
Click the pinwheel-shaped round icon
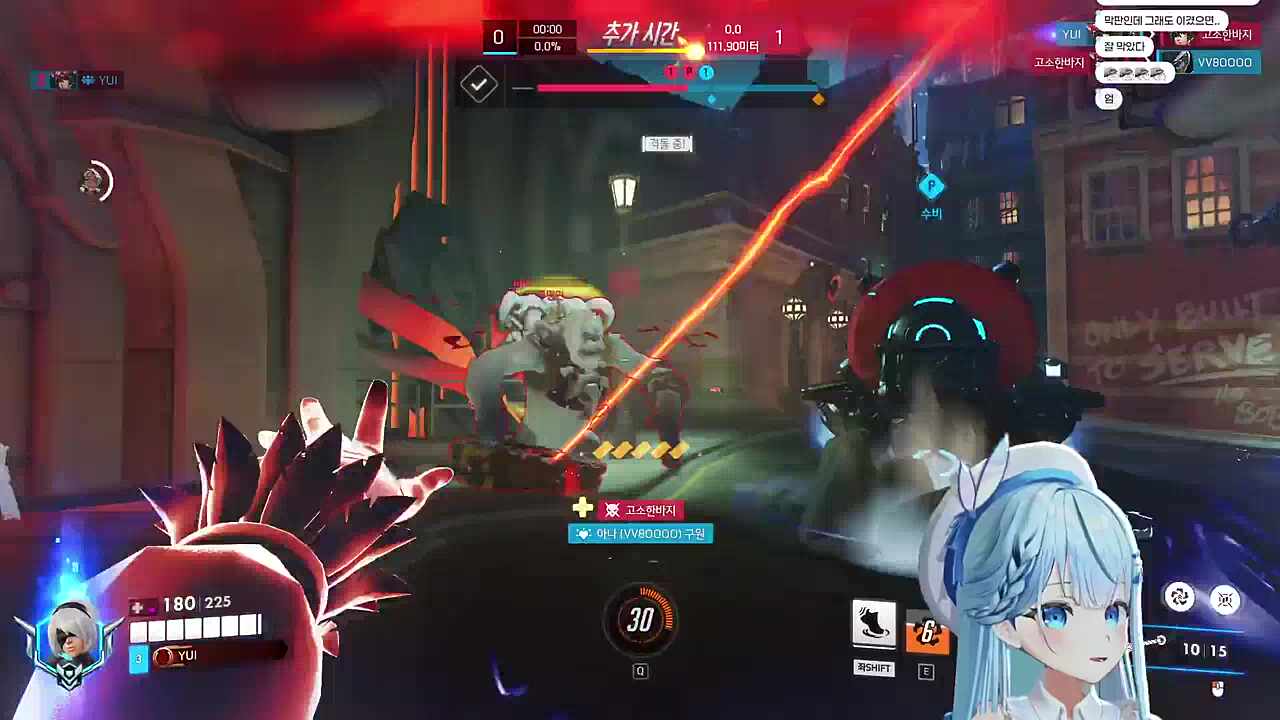pos(1180,598)
